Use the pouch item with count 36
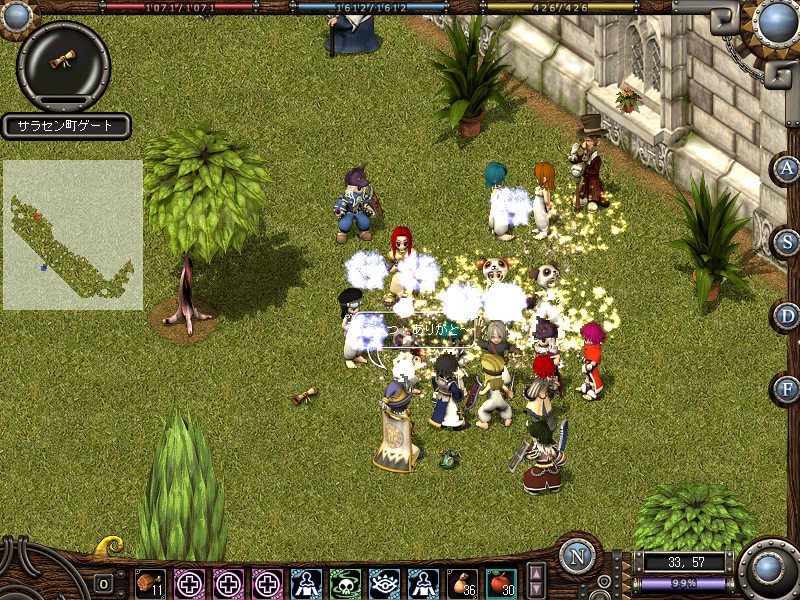 tap(462, 583)
